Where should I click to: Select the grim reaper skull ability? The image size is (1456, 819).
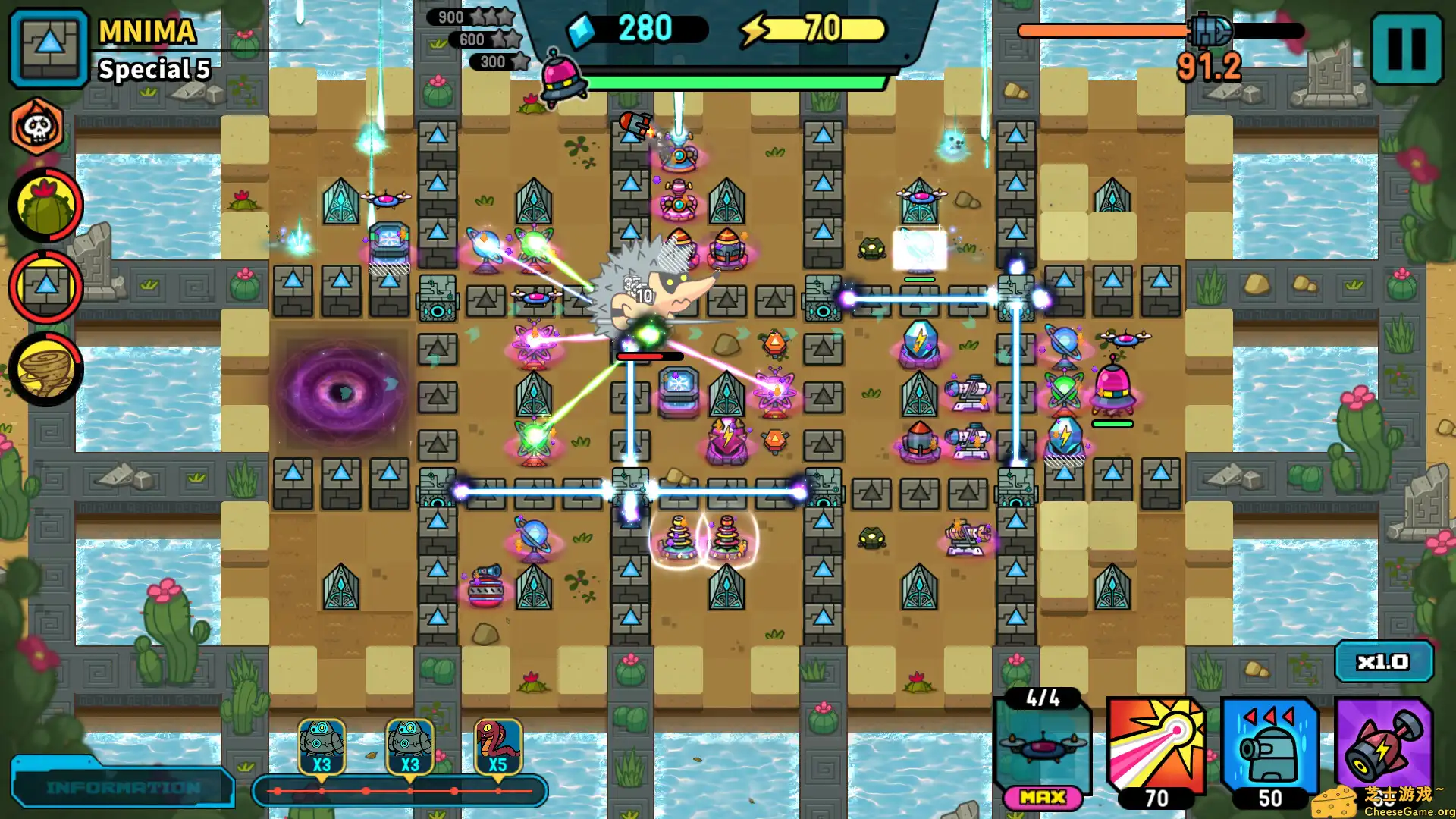click(43, 127)
